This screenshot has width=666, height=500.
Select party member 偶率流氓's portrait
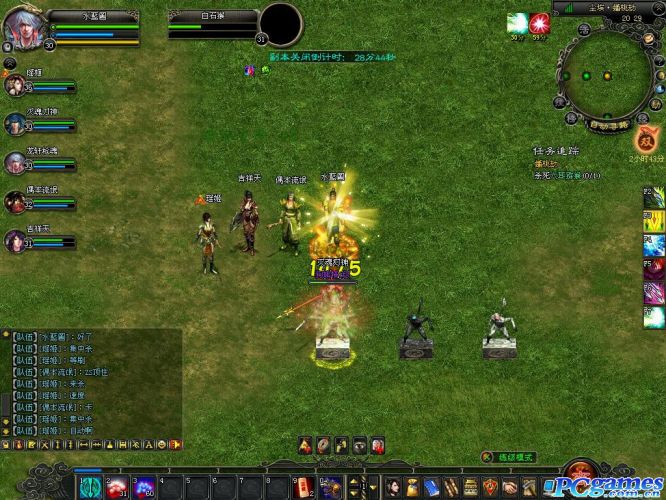(15, 201)
